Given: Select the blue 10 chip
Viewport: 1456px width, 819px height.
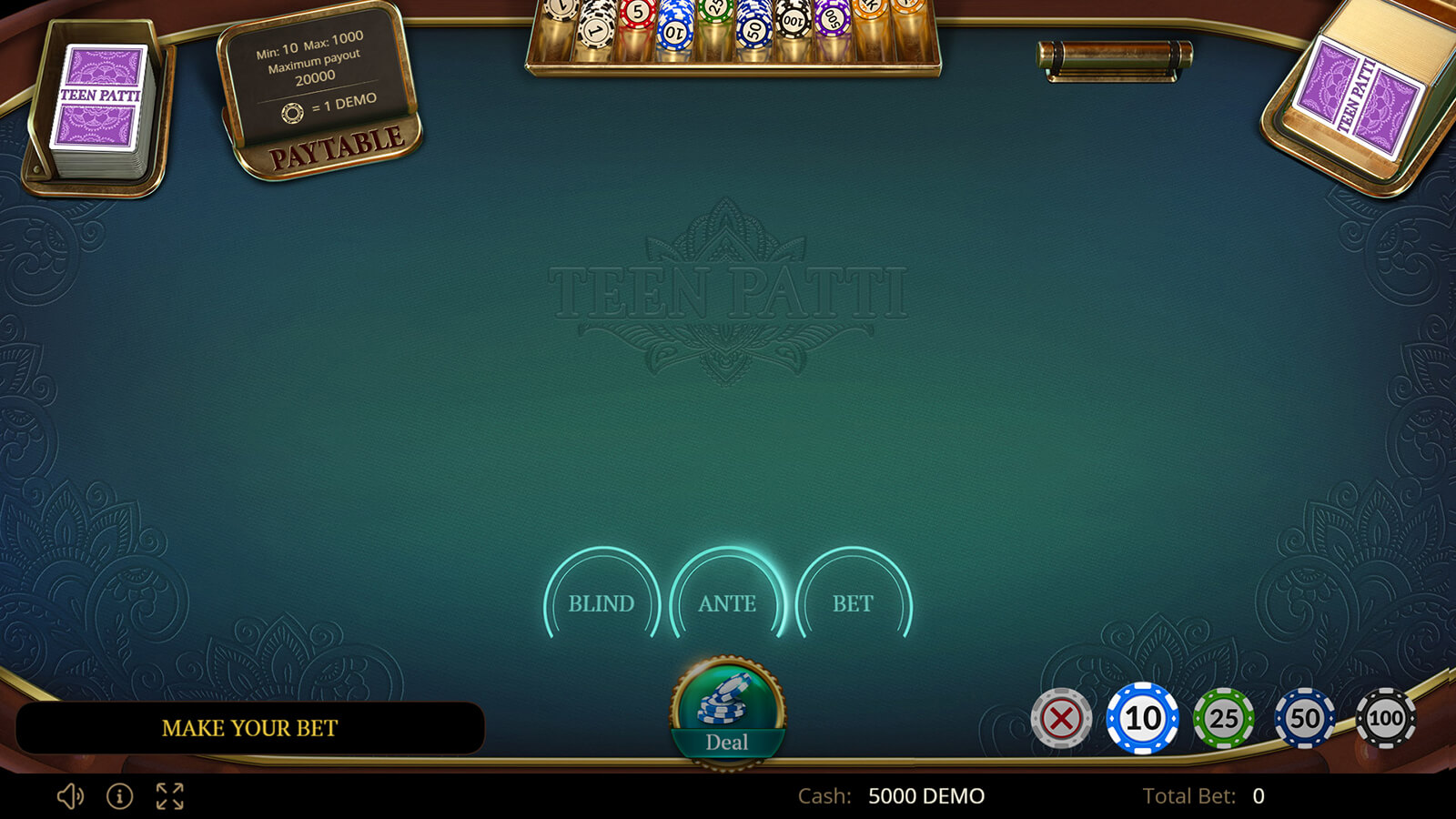Looking at the screenshot, I should tap(1142, 719).
